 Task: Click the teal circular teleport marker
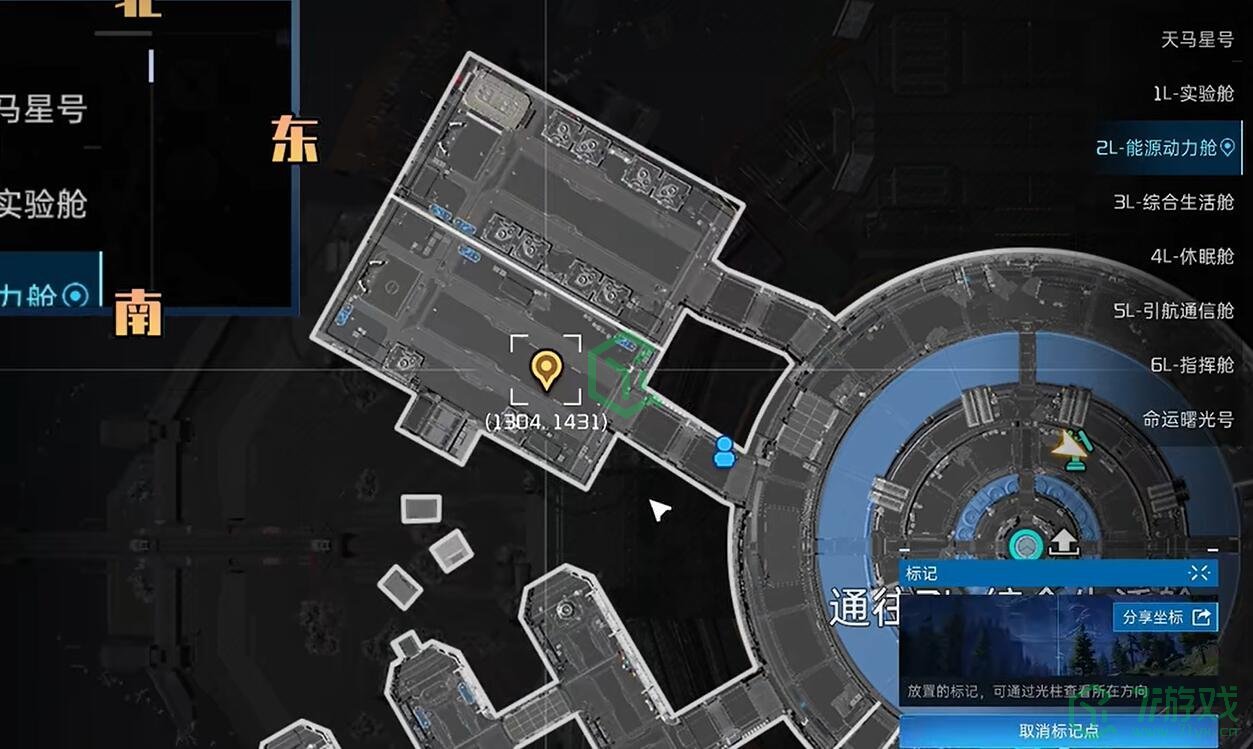(x=1025, y=546)
